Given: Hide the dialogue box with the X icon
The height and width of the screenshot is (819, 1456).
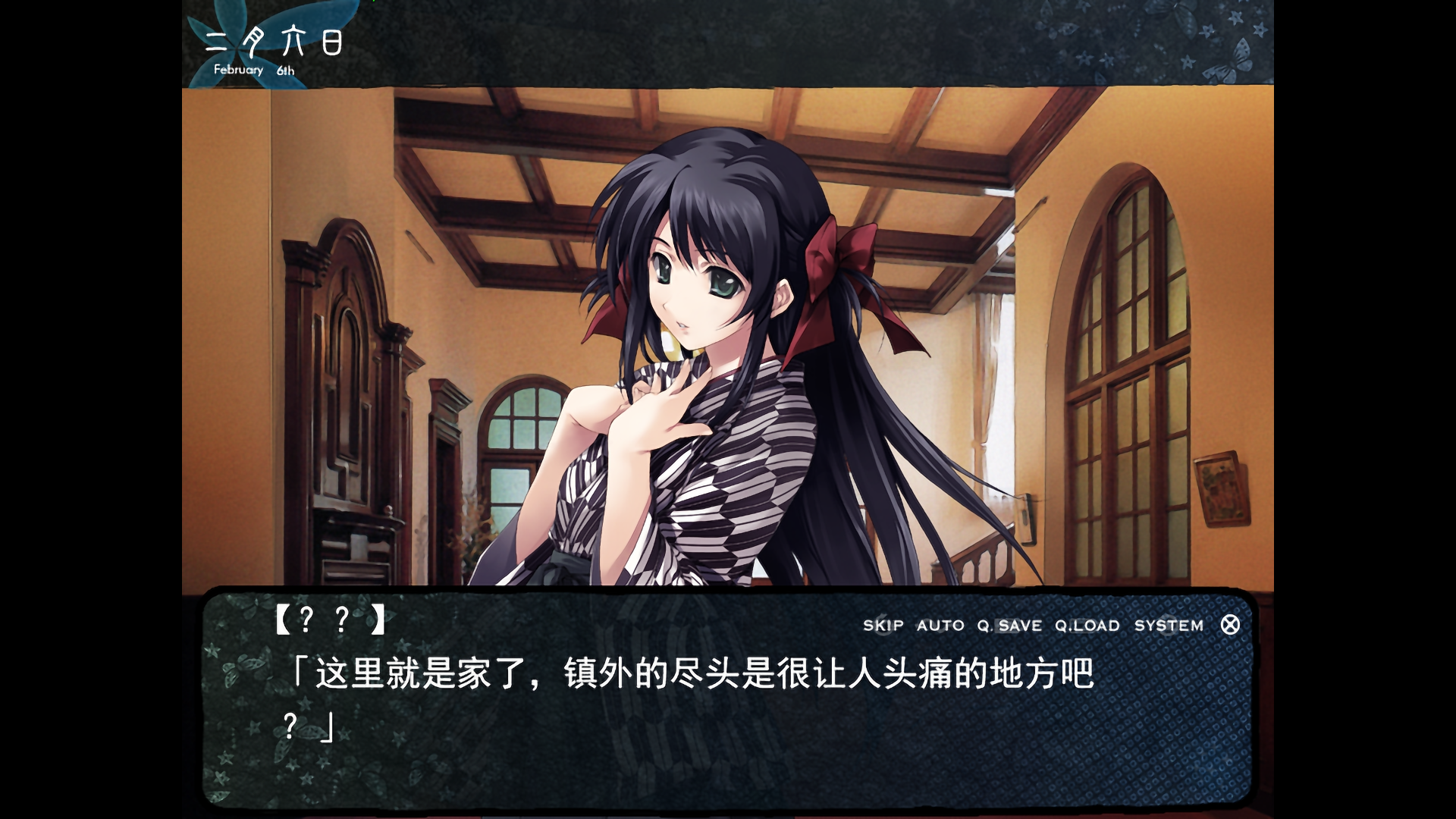Looking at the screenshot, I should pyautogui.click(x=1230, y=625).
